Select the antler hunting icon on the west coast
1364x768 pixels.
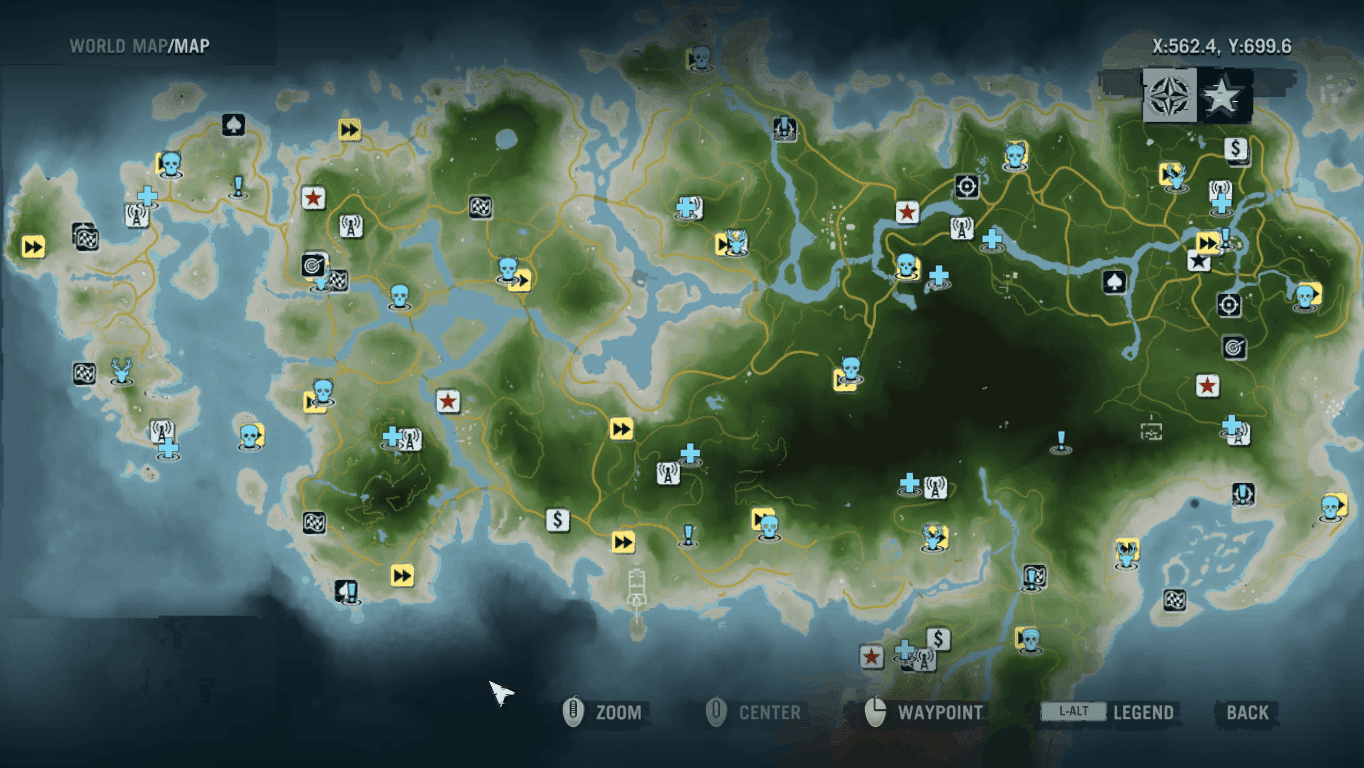119,370
